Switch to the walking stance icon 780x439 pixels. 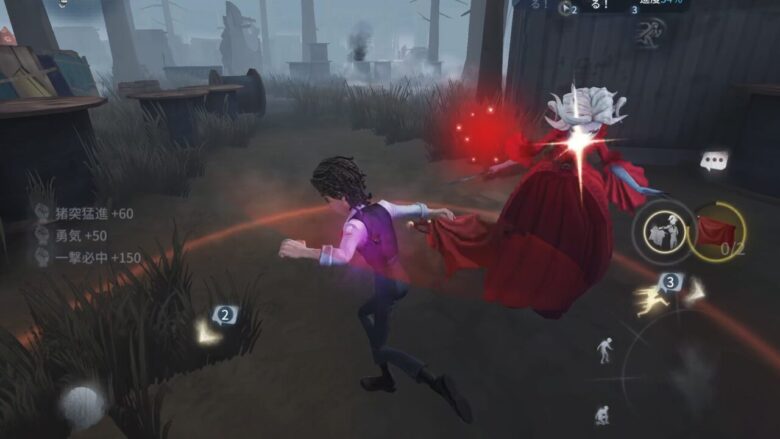point(605,349)
